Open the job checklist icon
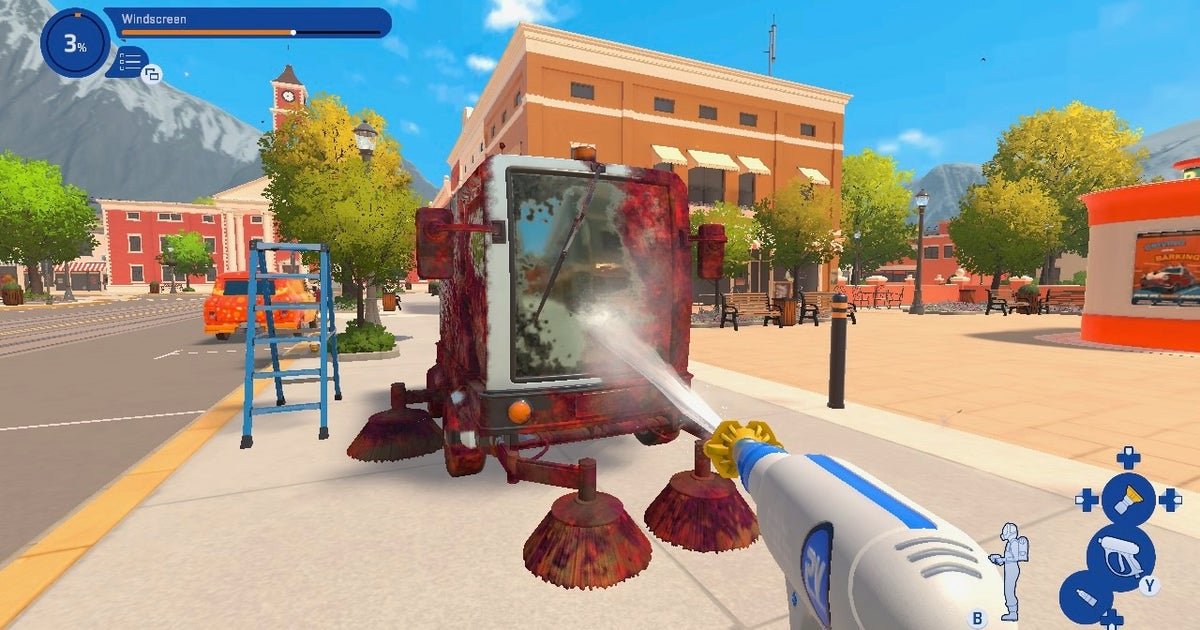Screen dimensions: 1200x630 pyautogui.click(x=128, y=62)
